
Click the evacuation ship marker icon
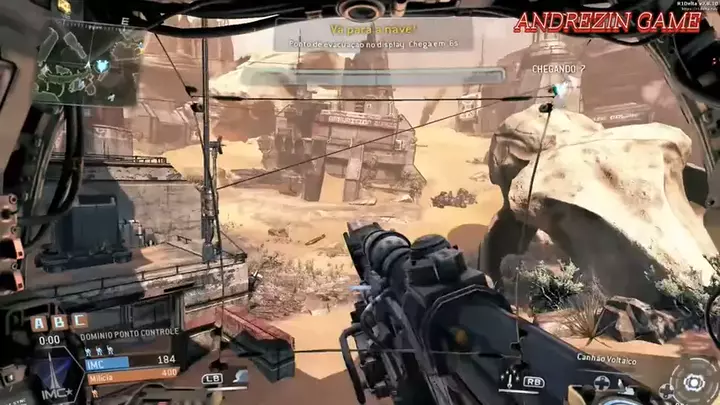pos(559,90)
